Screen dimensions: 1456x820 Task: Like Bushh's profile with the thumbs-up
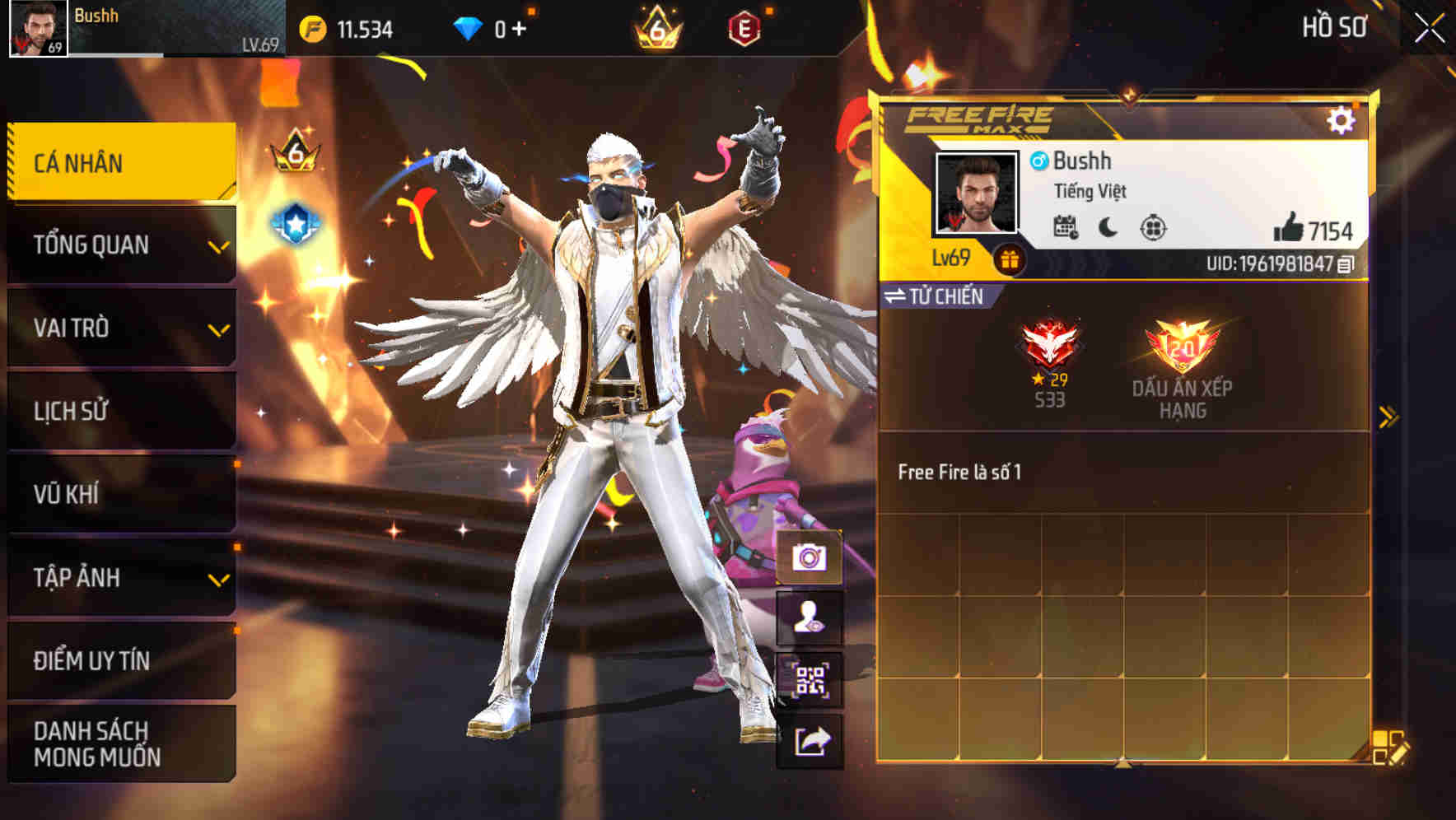coord(1288,228)
